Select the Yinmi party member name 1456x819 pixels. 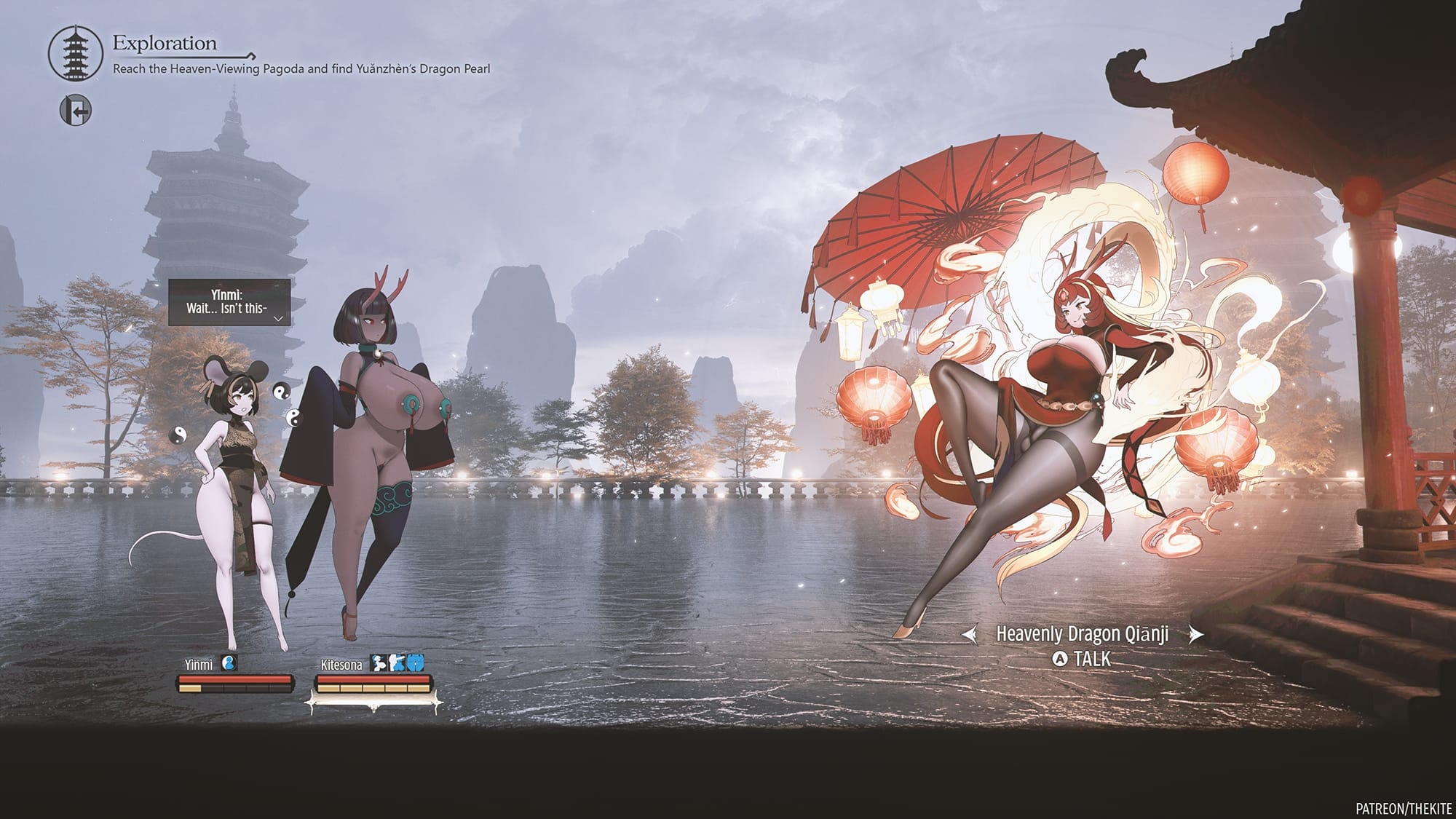point(199,665)
